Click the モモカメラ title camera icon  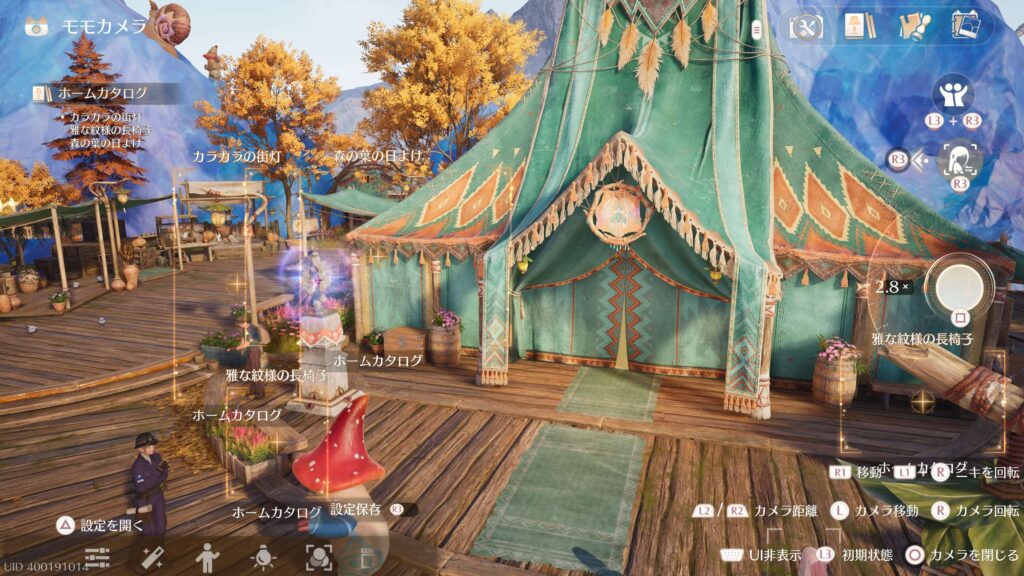coord(37,27)
